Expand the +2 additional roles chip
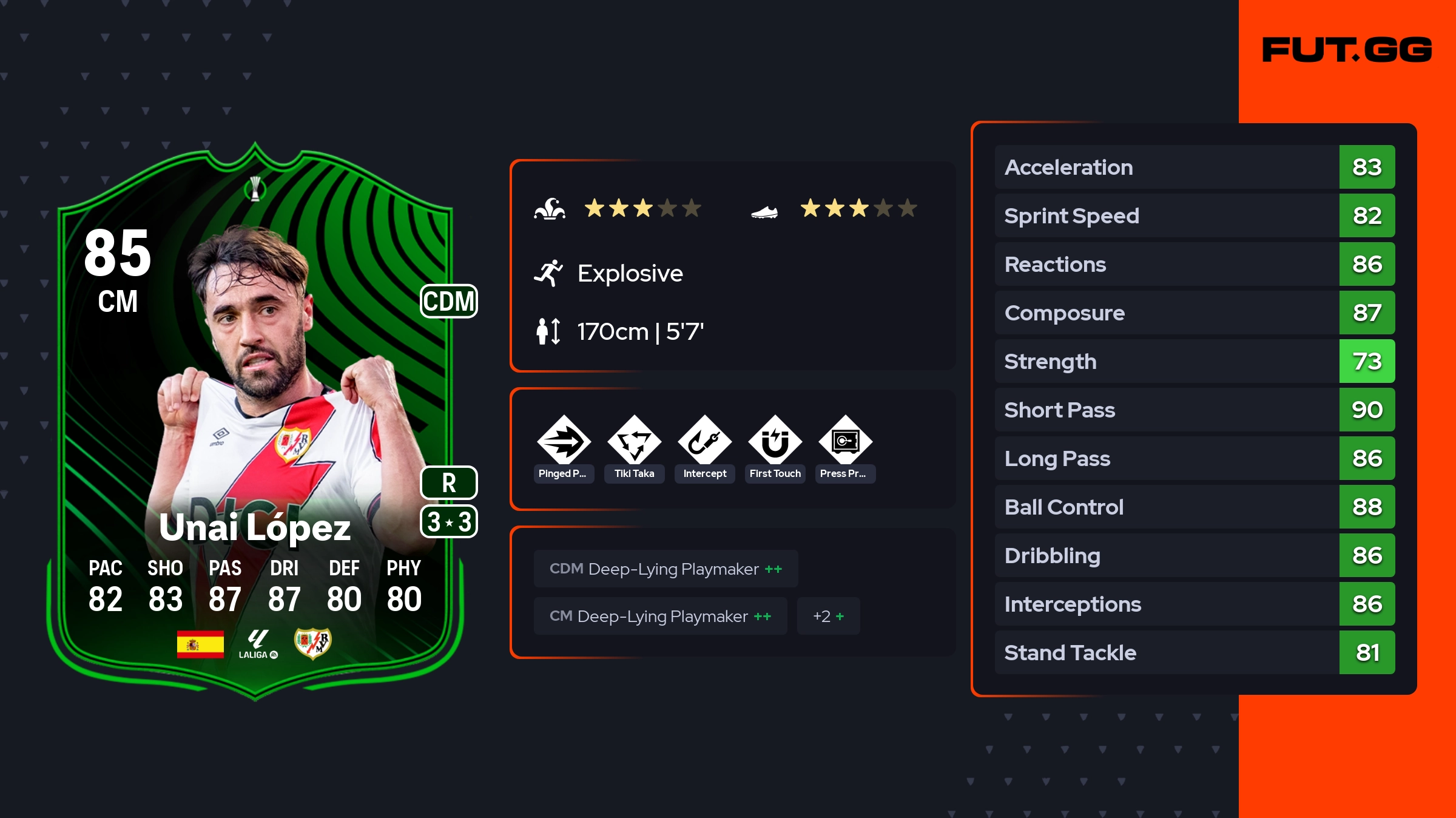Image resolution: width=1456 pixels, height=818 pixels. (x=828, y=616)
